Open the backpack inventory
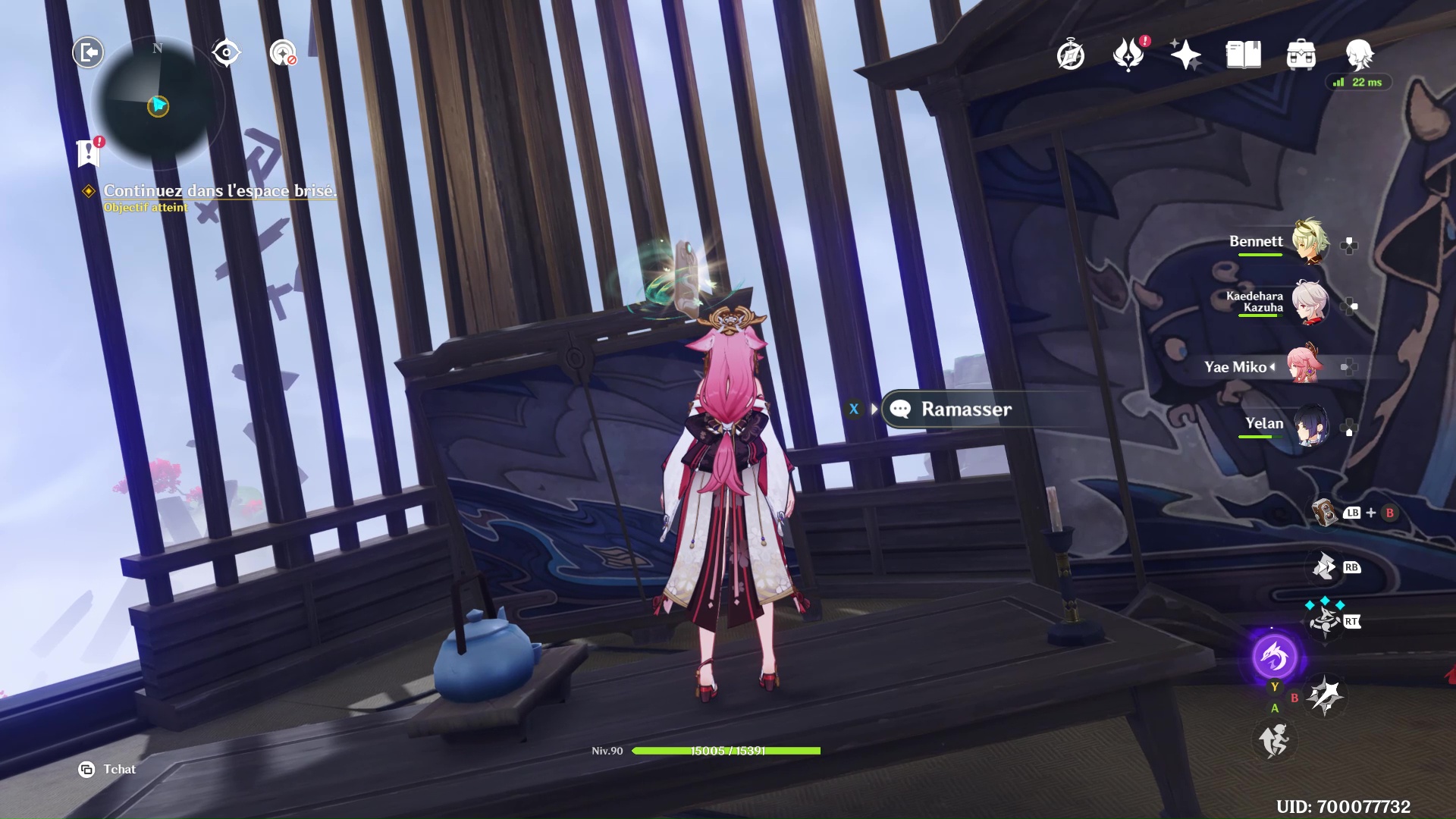1456x819 pixels. 1301,55
